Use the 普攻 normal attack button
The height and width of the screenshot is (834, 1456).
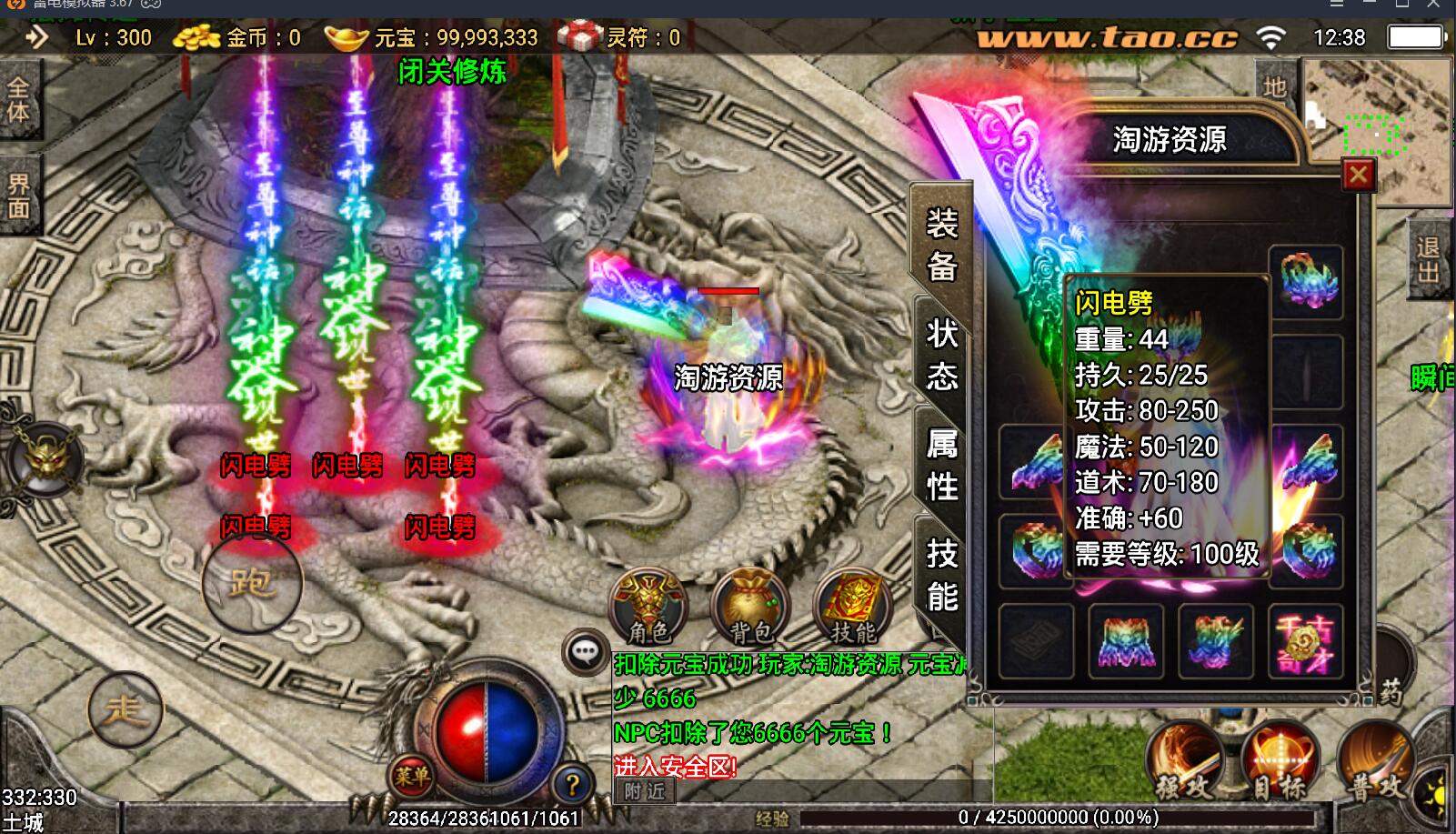[x=1377, y=762]
